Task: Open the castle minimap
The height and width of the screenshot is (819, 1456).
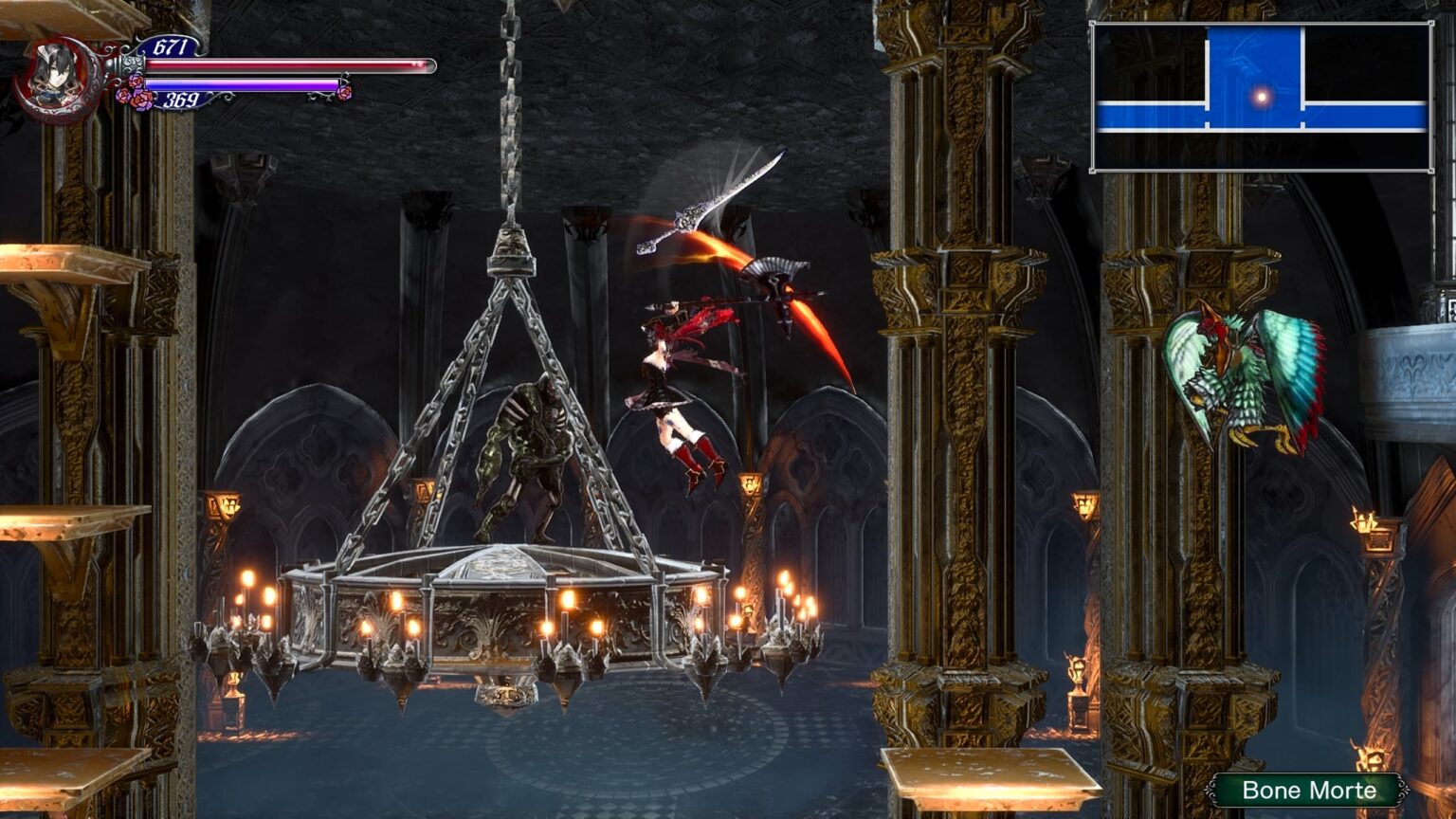Action: click(x=1261, y=97)
